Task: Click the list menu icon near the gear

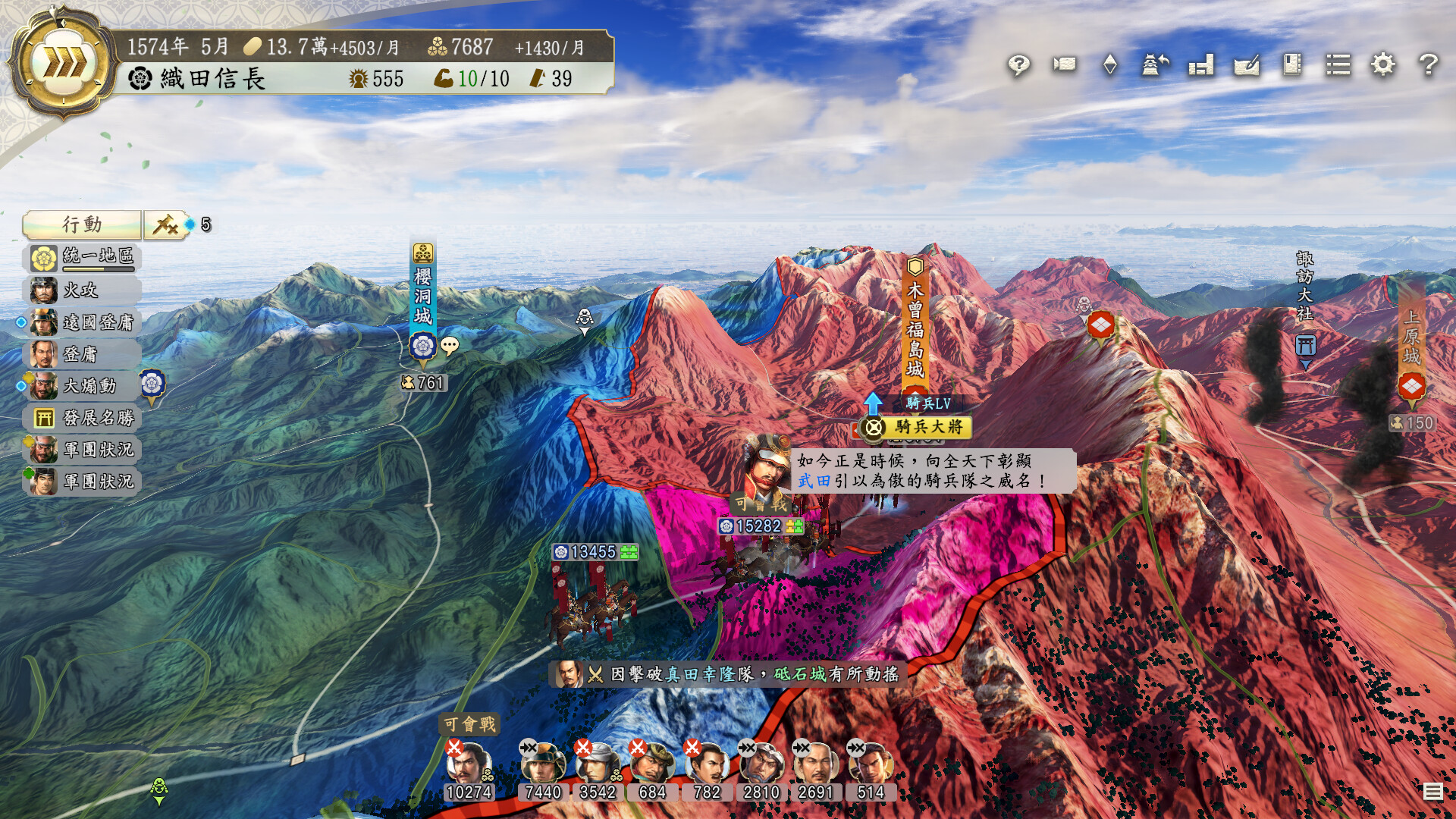Action: click(x=1339, y=66)
